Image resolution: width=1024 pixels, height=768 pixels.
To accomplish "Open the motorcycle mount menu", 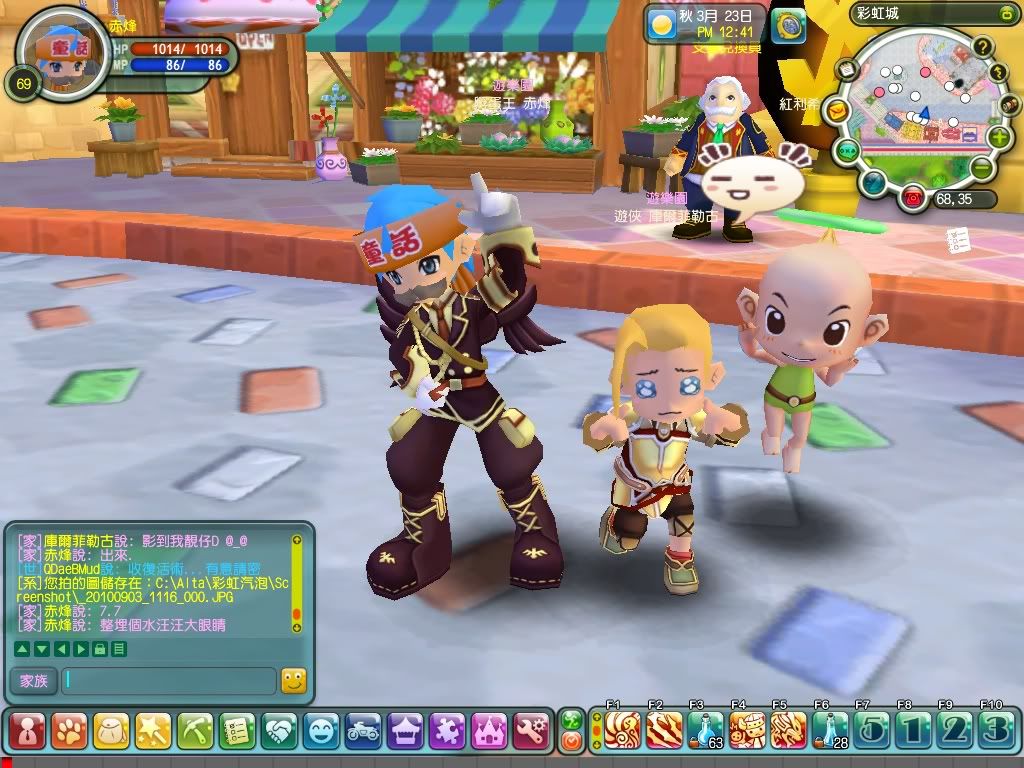I will (x=364, y=730).
